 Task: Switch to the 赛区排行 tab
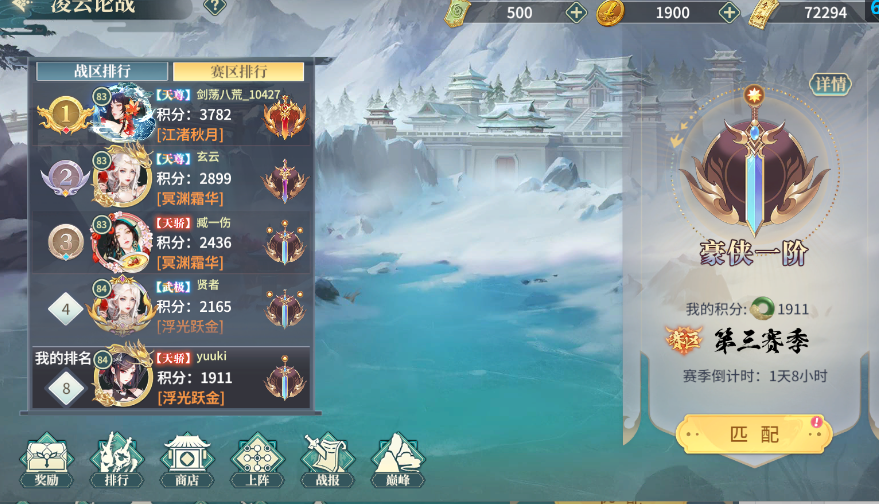point(238,71)
